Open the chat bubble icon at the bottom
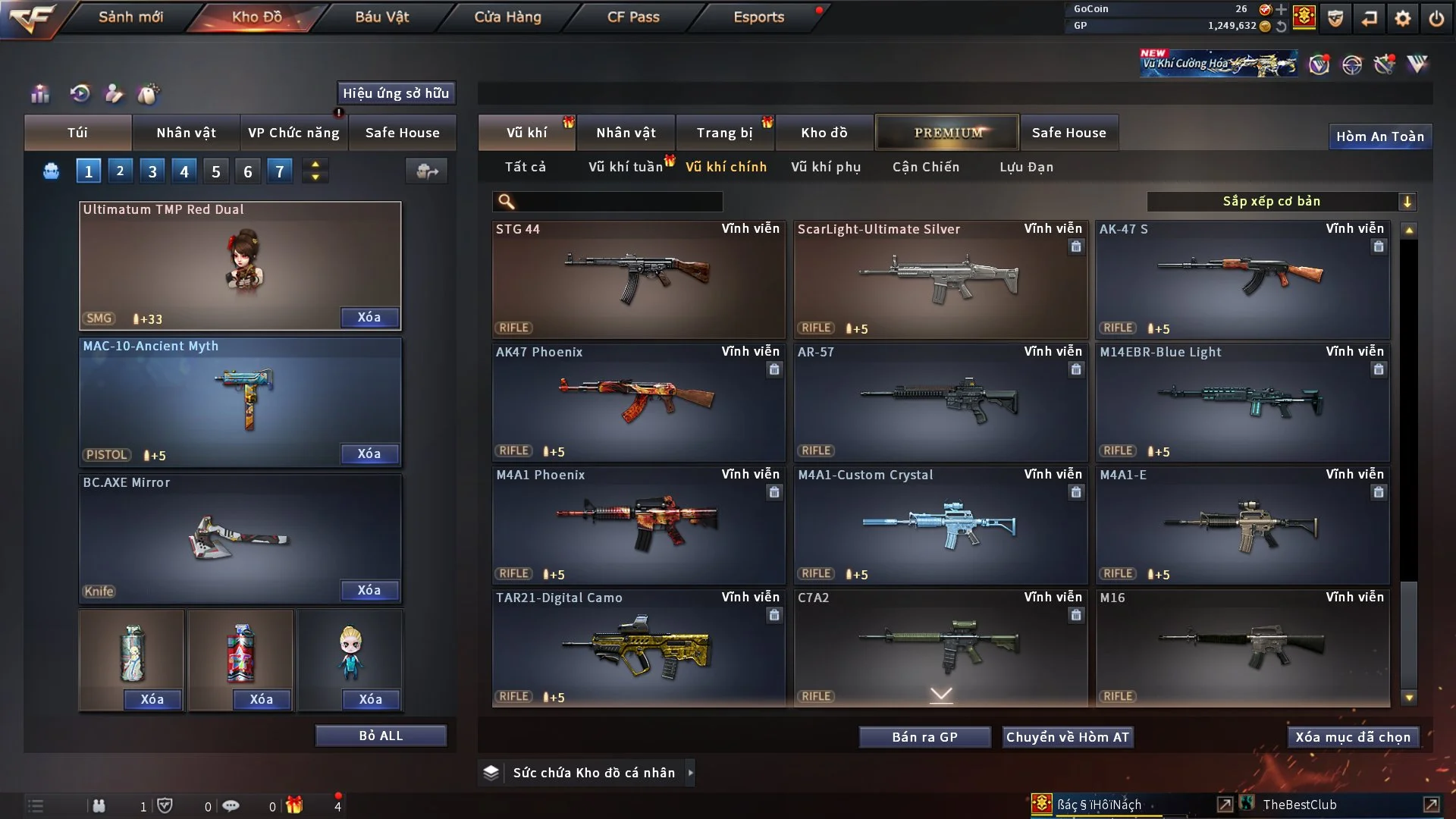Viewport: 1456px width, 819px height. coord(230,805)
